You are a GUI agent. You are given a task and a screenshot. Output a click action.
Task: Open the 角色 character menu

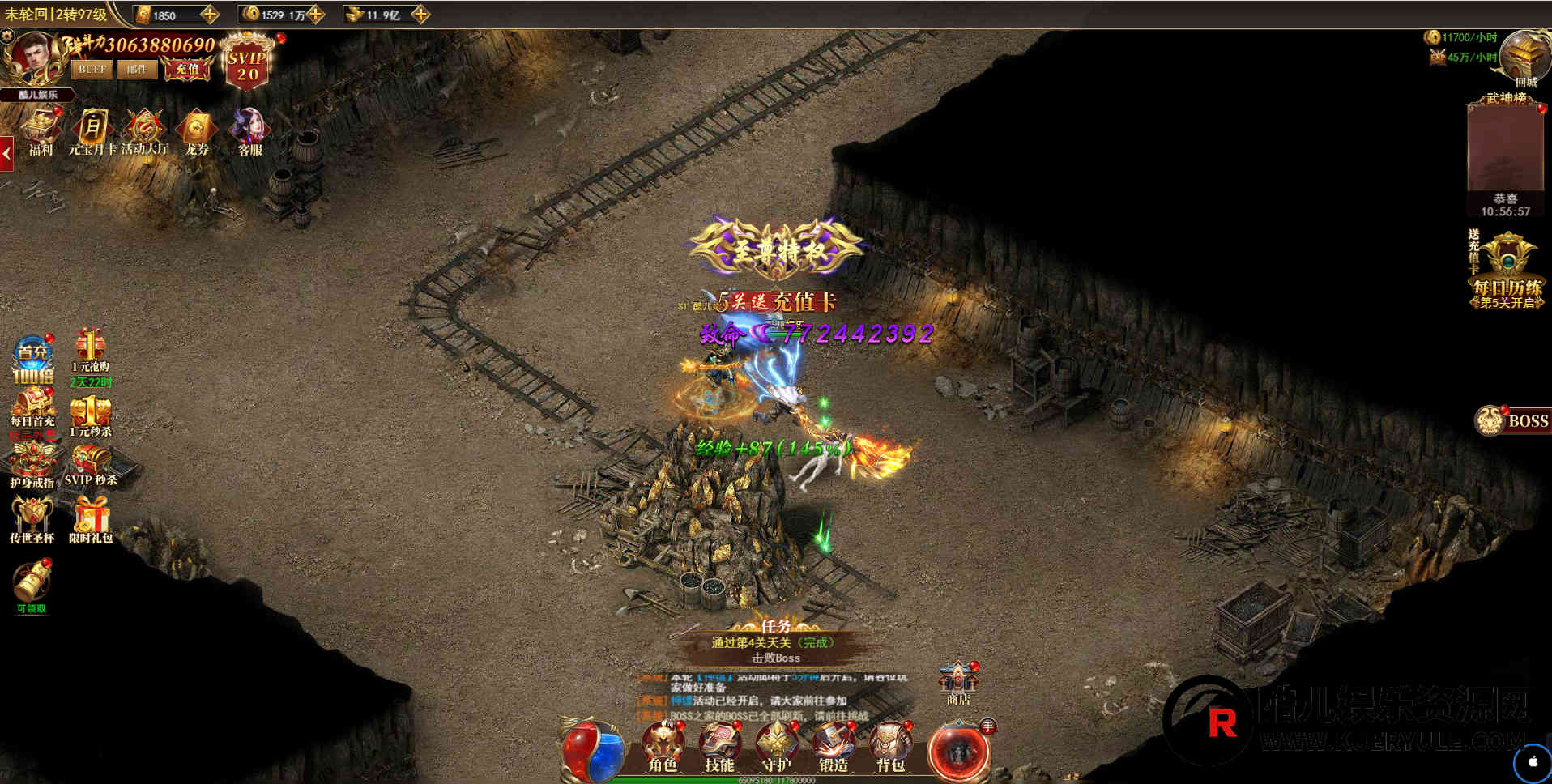(x=663, y=746)
